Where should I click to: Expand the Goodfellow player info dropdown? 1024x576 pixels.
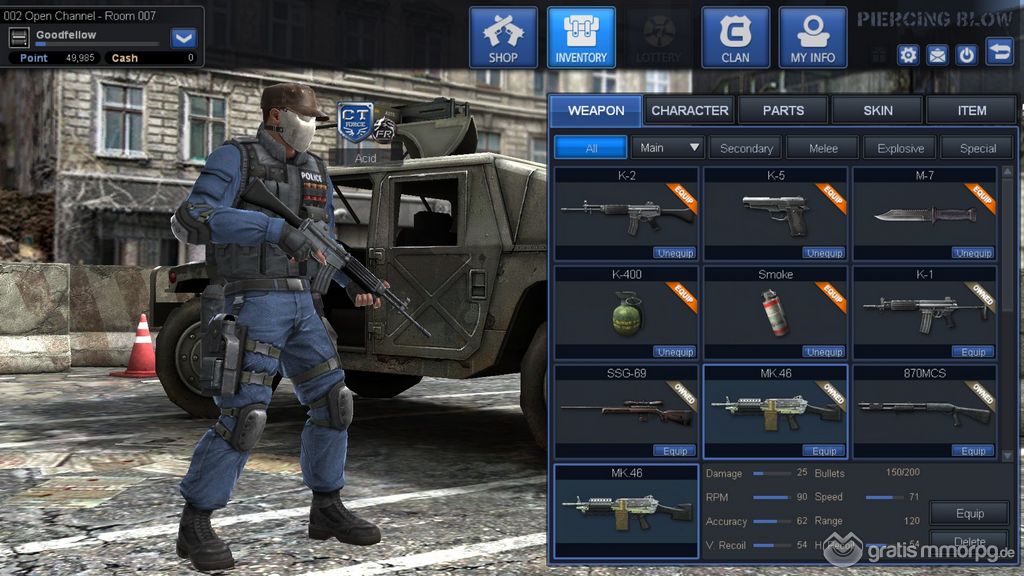coord(184,38)
